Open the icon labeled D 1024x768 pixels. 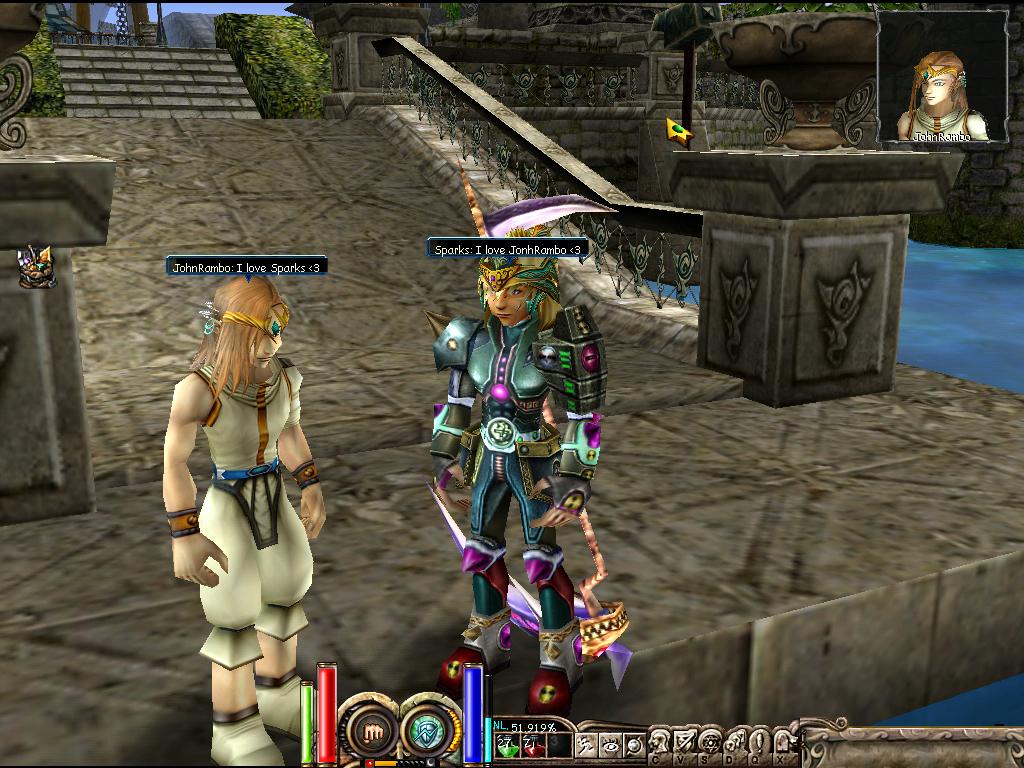coord(733,743)
